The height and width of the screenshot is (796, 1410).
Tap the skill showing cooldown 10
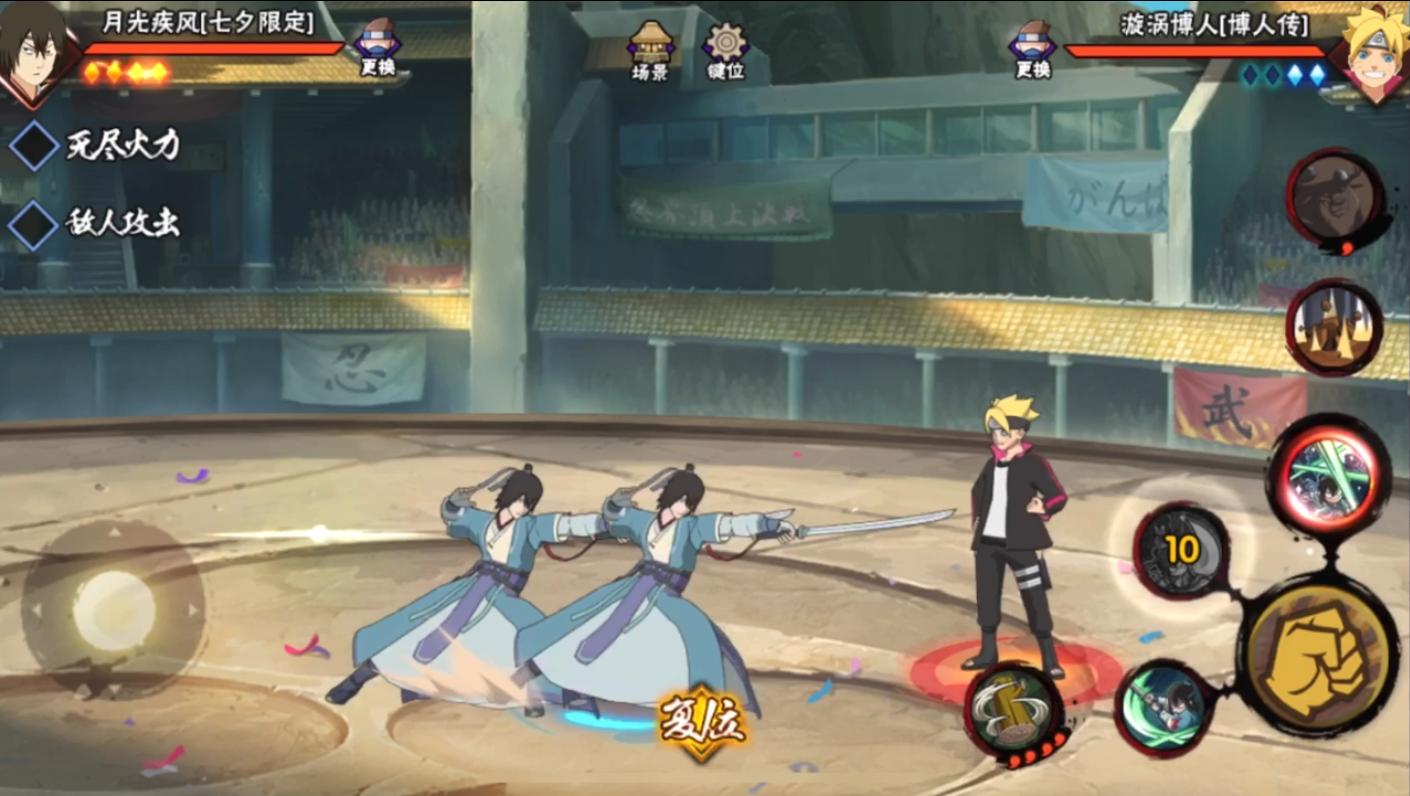coord(1181,551)
